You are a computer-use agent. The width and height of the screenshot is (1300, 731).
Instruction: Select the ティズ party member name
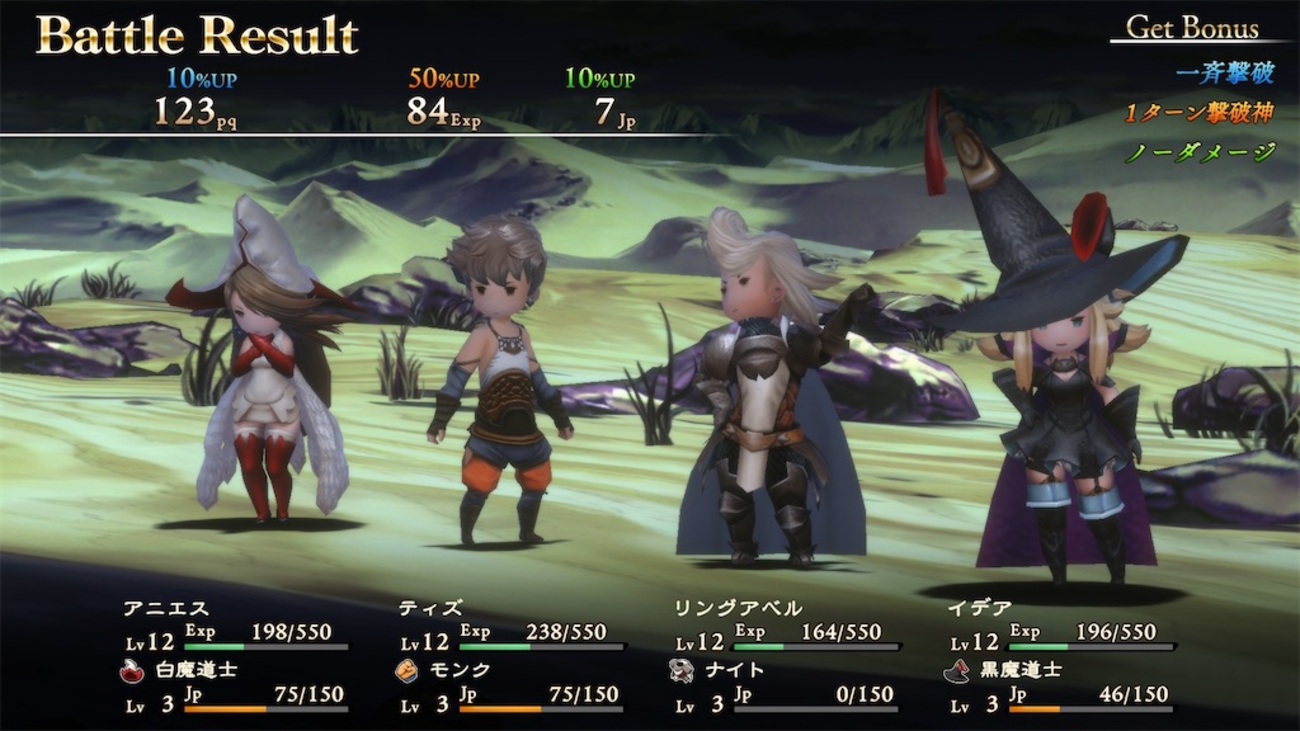428,608
